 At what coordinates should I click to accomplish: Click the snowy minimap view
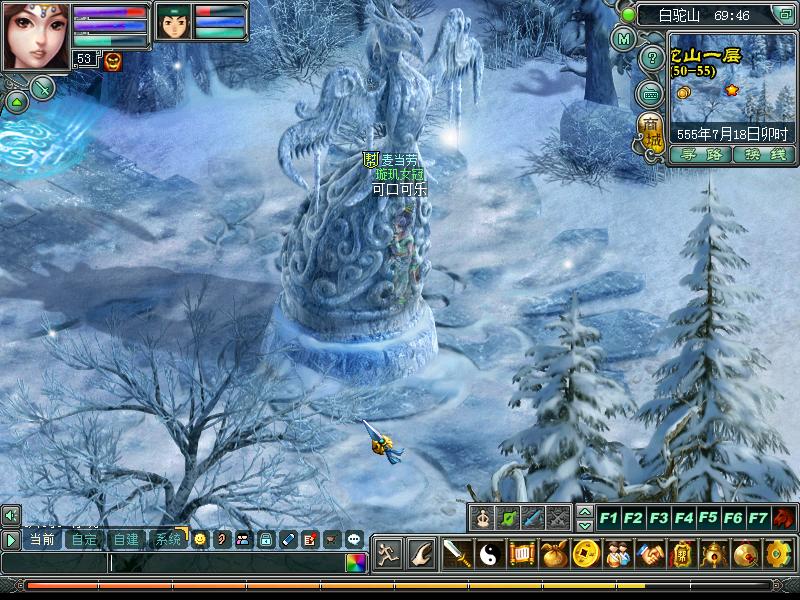[730, 92]
